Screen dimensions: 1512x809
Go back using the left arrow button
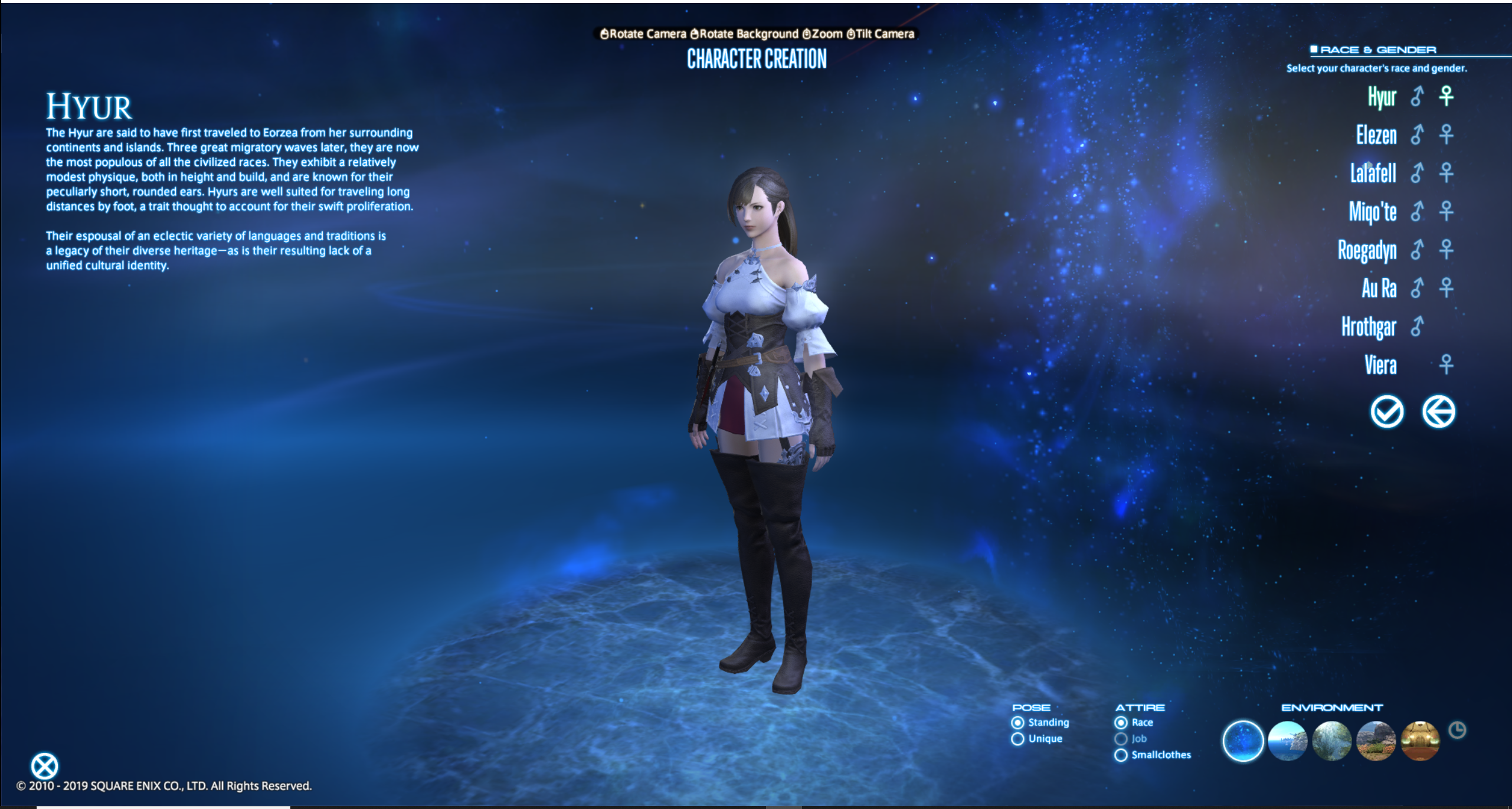point(1438,411)
